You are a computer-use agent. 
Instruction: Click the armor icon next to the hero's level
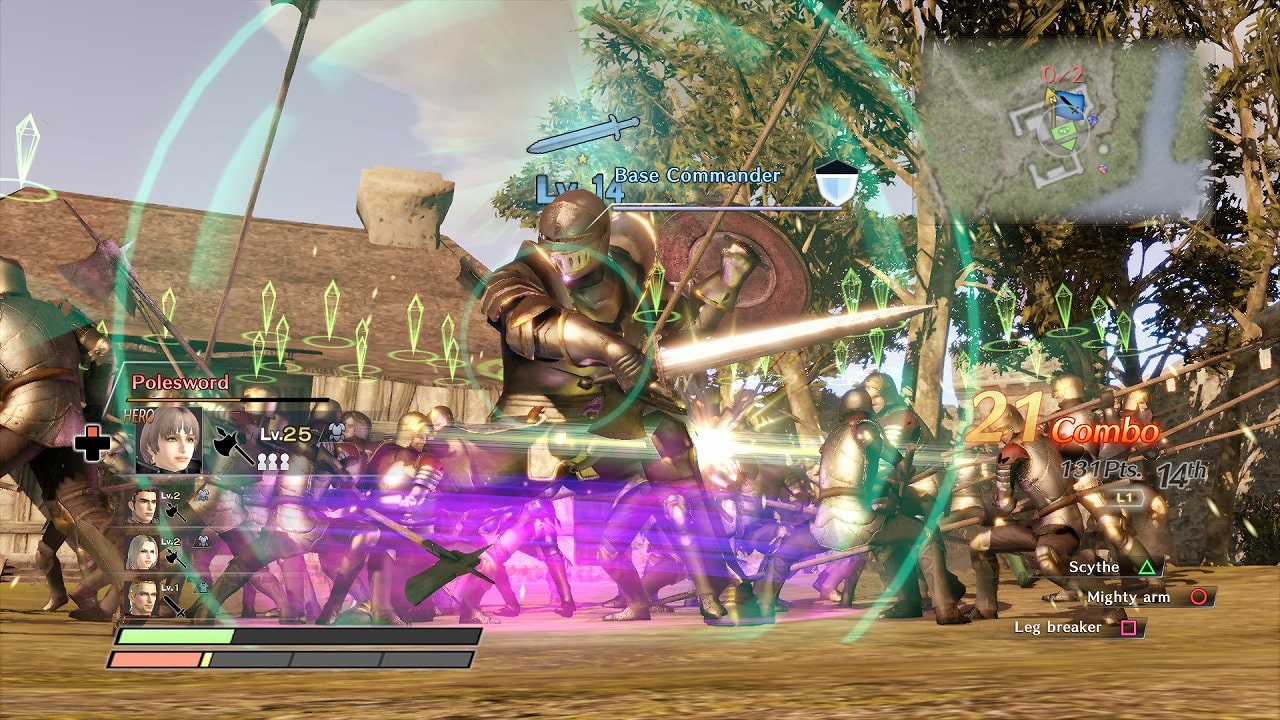click(x=336, y=432)
